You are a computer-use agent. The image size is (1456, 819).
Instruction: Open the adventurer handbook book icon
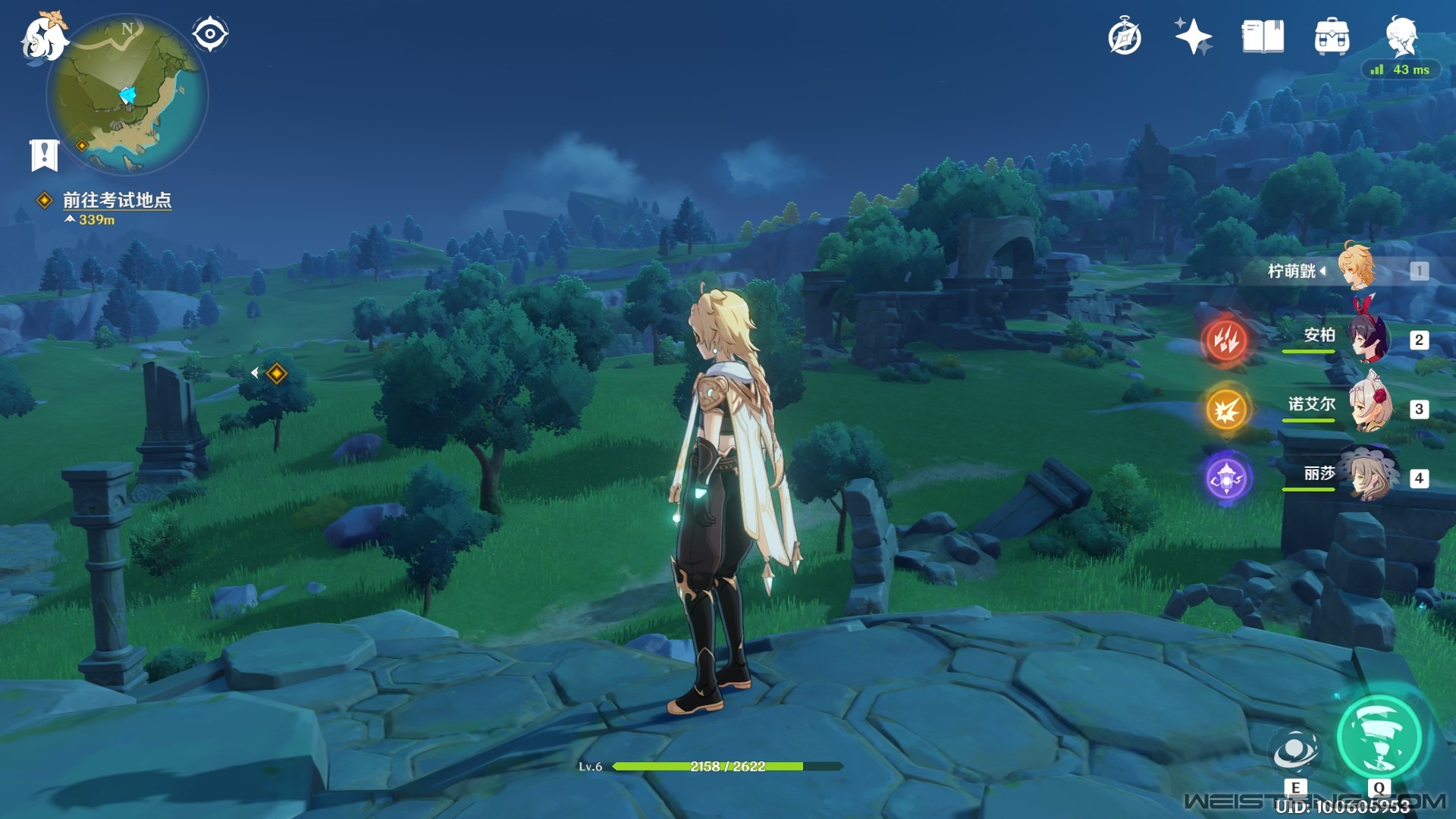pyautogui.click(x=1263, y=36)
